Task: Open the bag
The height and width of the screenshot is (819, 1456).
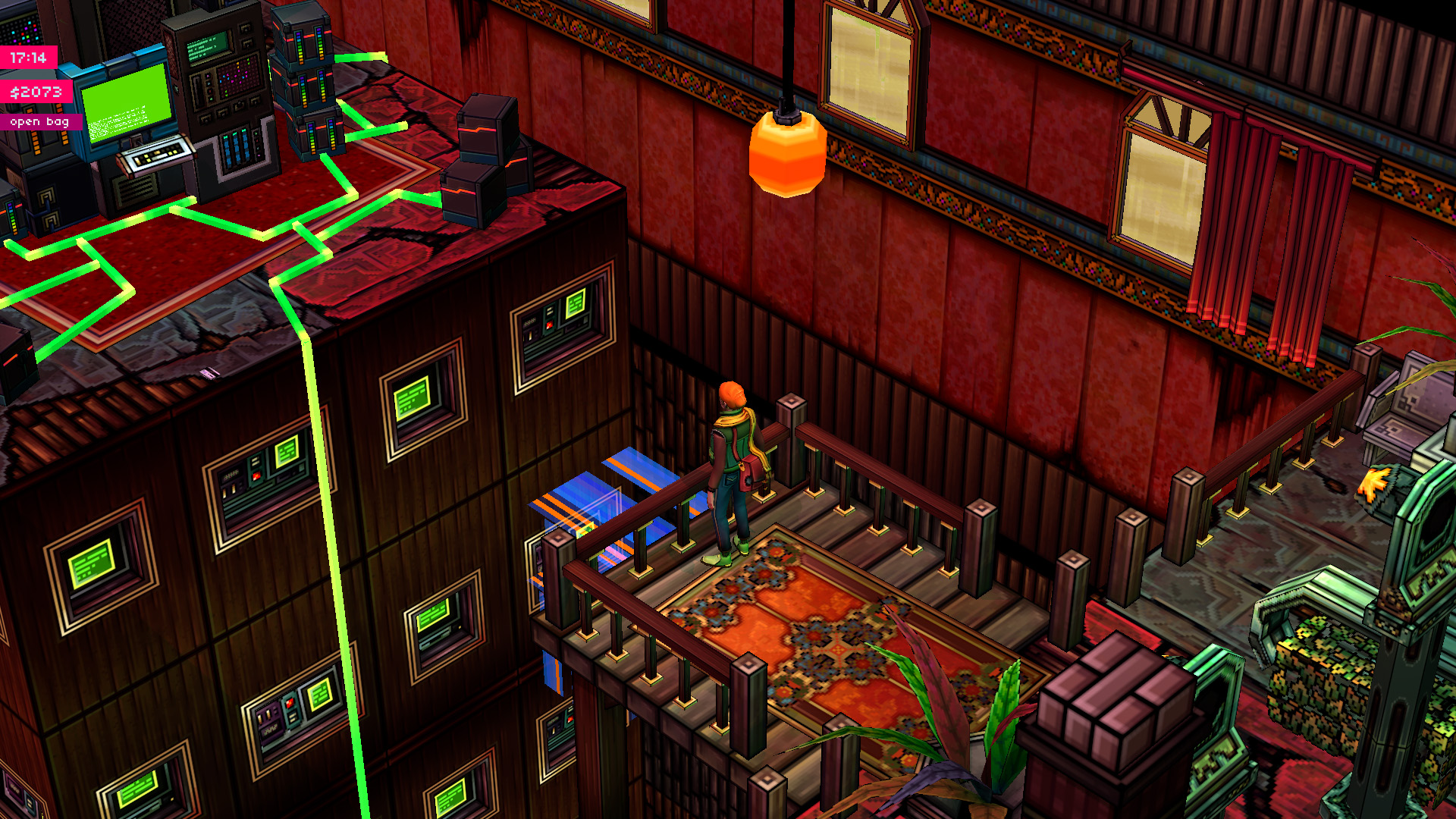Action: point(40,121)
